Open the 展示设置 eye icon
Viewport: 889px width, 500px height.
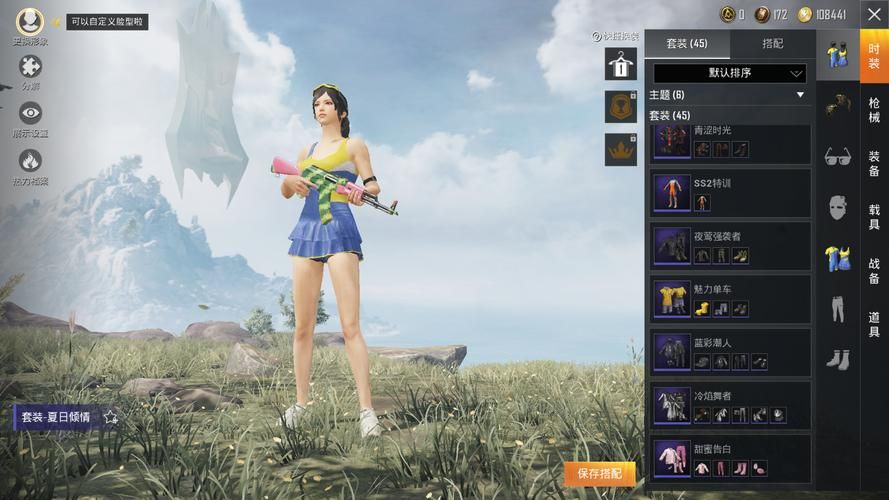point(30,114)
